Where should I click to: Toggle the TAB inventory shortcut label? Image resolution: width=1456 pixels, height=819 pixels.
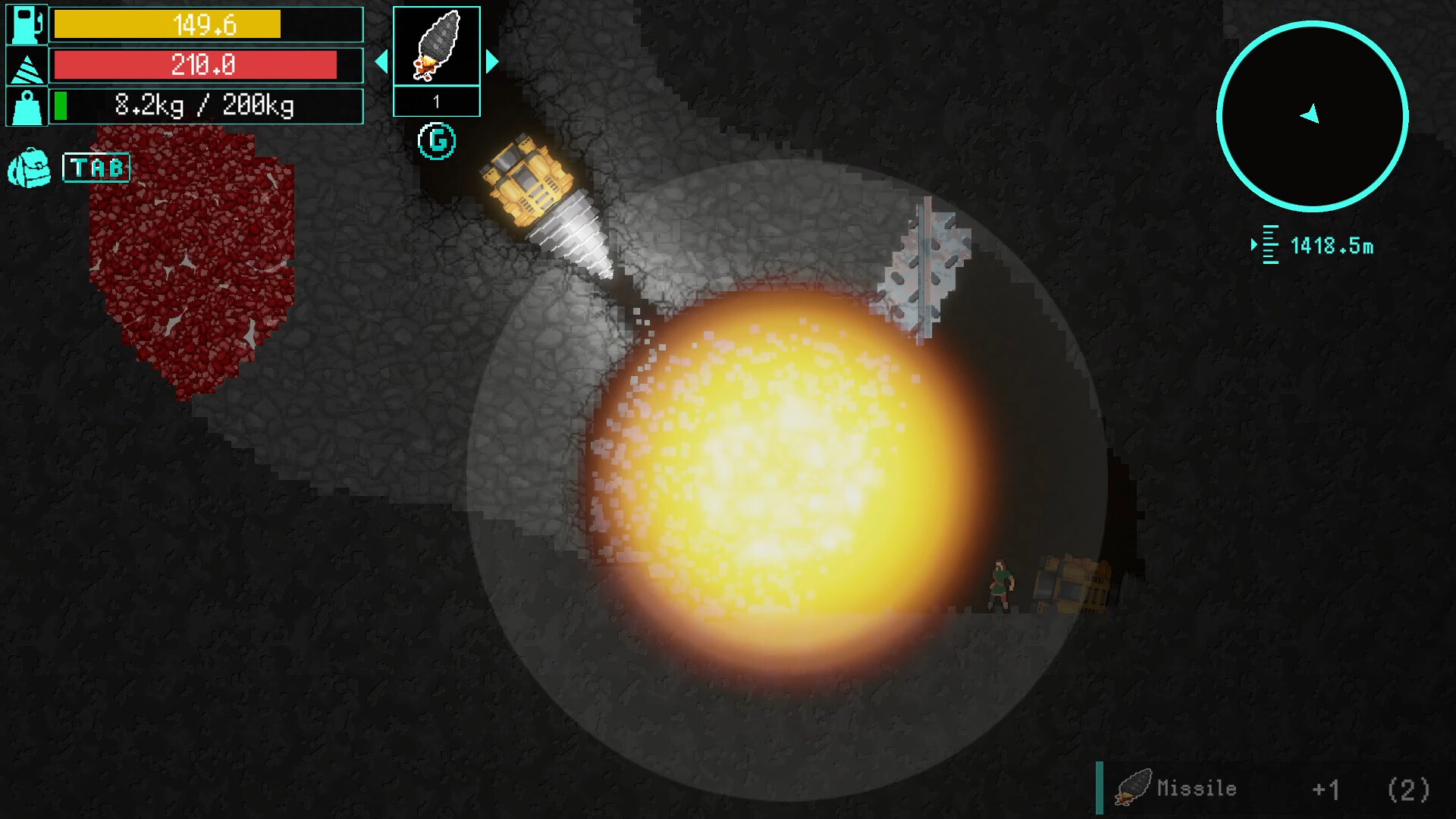tap(96, 167)
